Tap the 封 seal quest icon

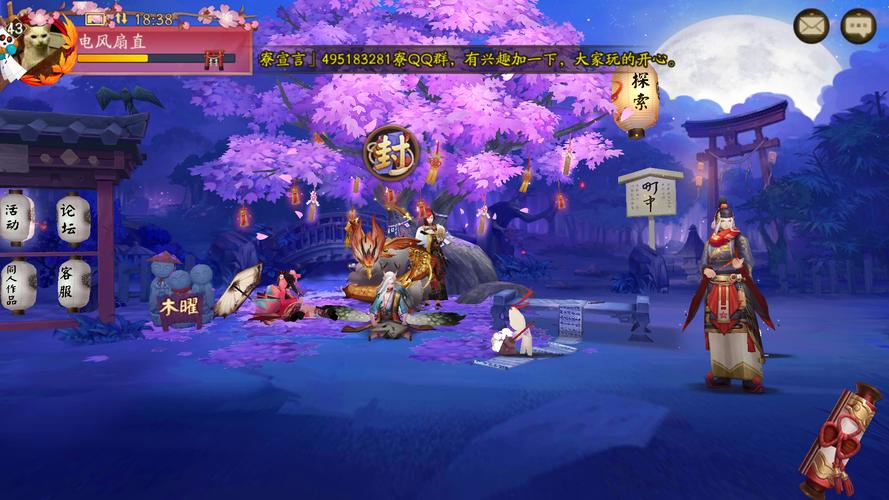[386, 153]
